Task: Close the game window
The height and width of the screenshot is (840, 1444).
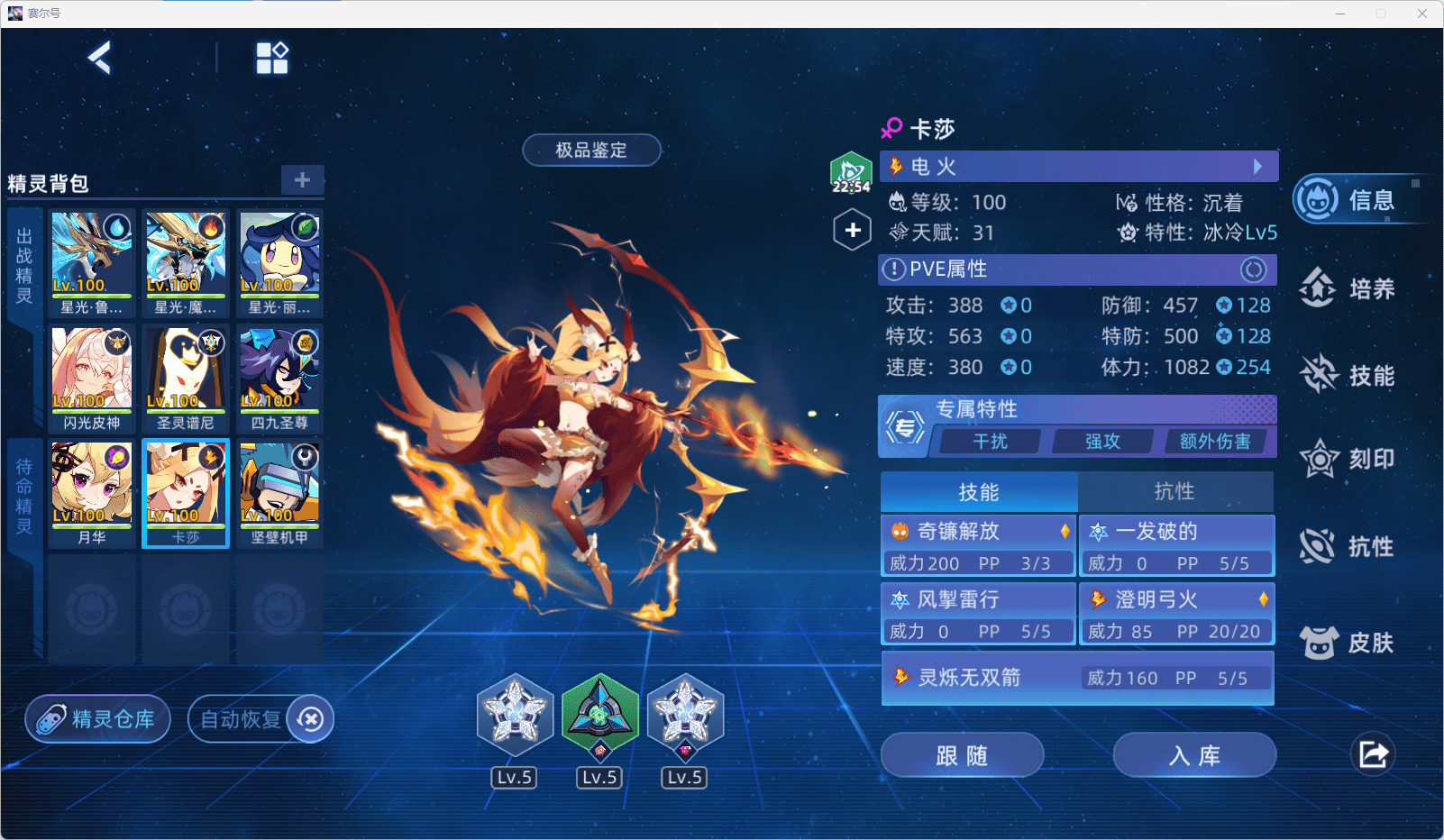Action: [1422, 14]
